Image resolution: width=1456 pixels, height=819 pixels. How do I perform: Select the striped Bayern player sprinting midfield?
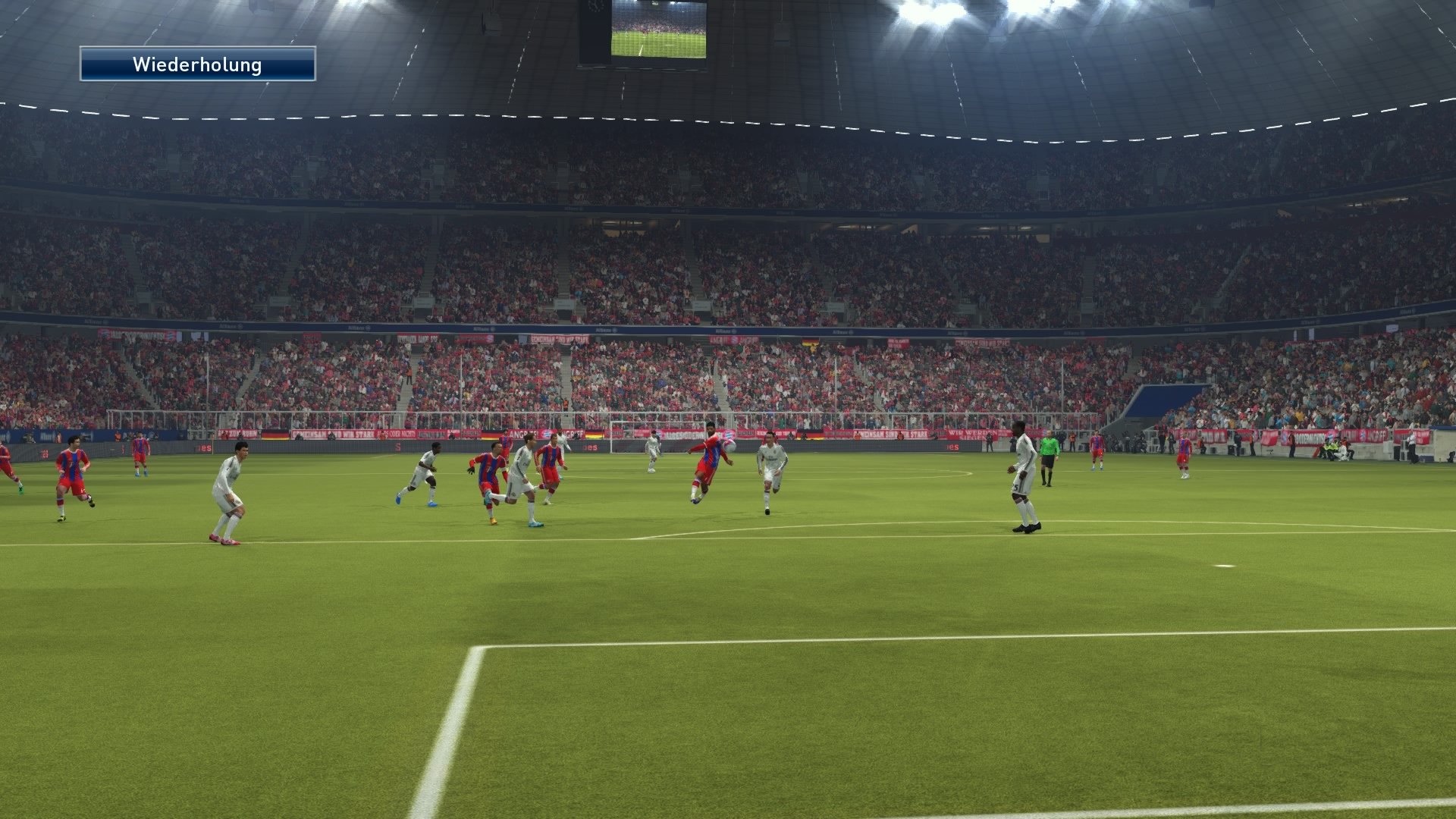click(x=490, y=474)
